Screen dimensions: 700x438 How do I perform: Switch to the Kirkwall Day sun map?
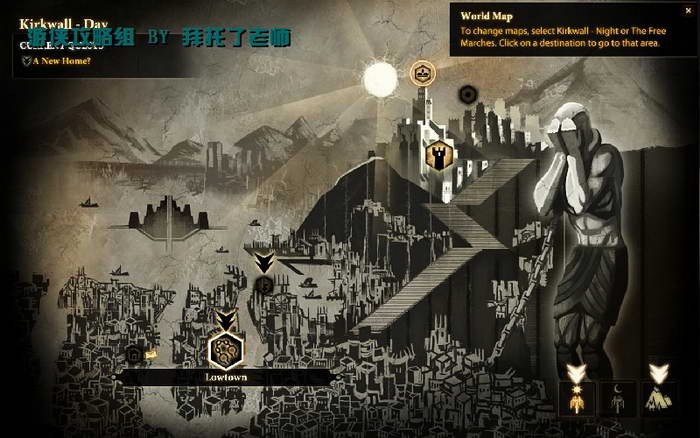click(575, 400)
